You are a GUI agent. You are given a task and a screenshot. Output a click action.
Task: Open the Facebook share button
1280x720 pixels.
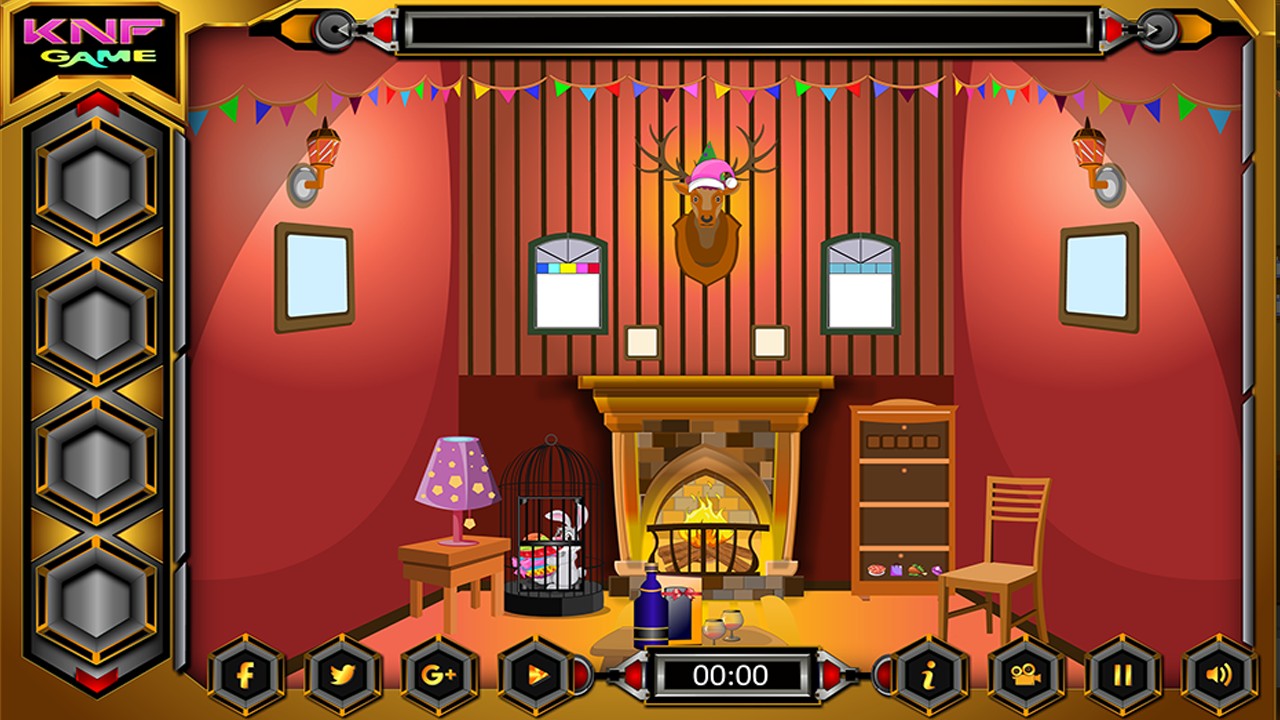pos(246,675)
